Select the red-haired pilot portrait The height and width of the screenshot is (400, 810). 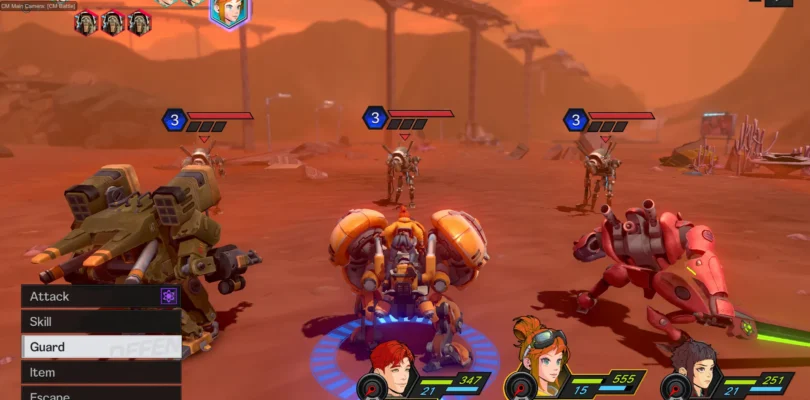[391, 366]
